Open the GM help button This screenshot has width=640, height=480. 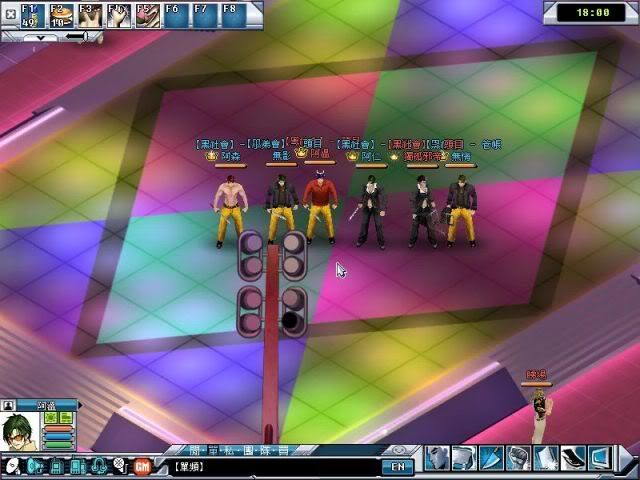pyautogui.click(x=141, y=465)
